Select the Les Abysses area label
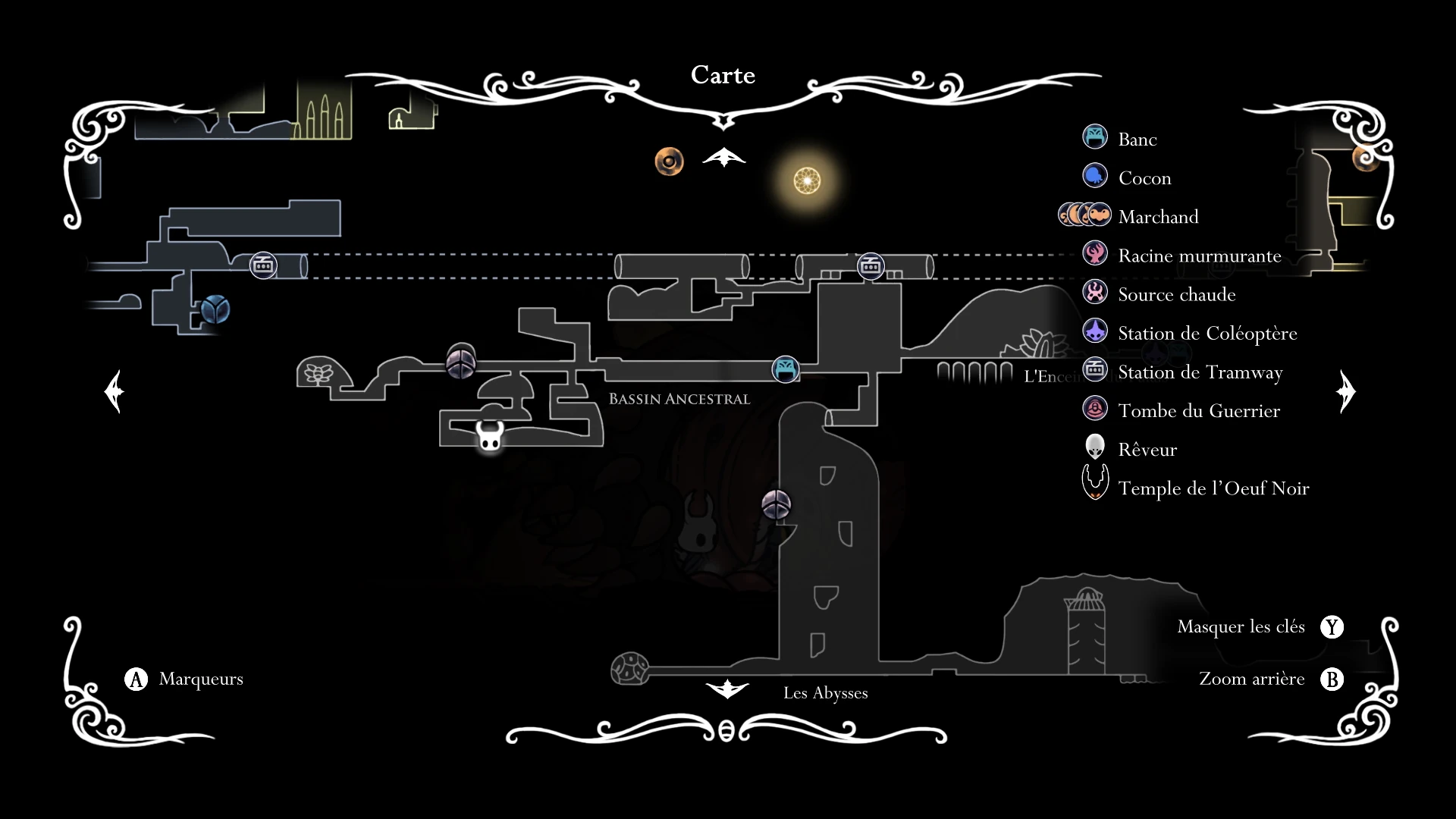 [826, 692]
